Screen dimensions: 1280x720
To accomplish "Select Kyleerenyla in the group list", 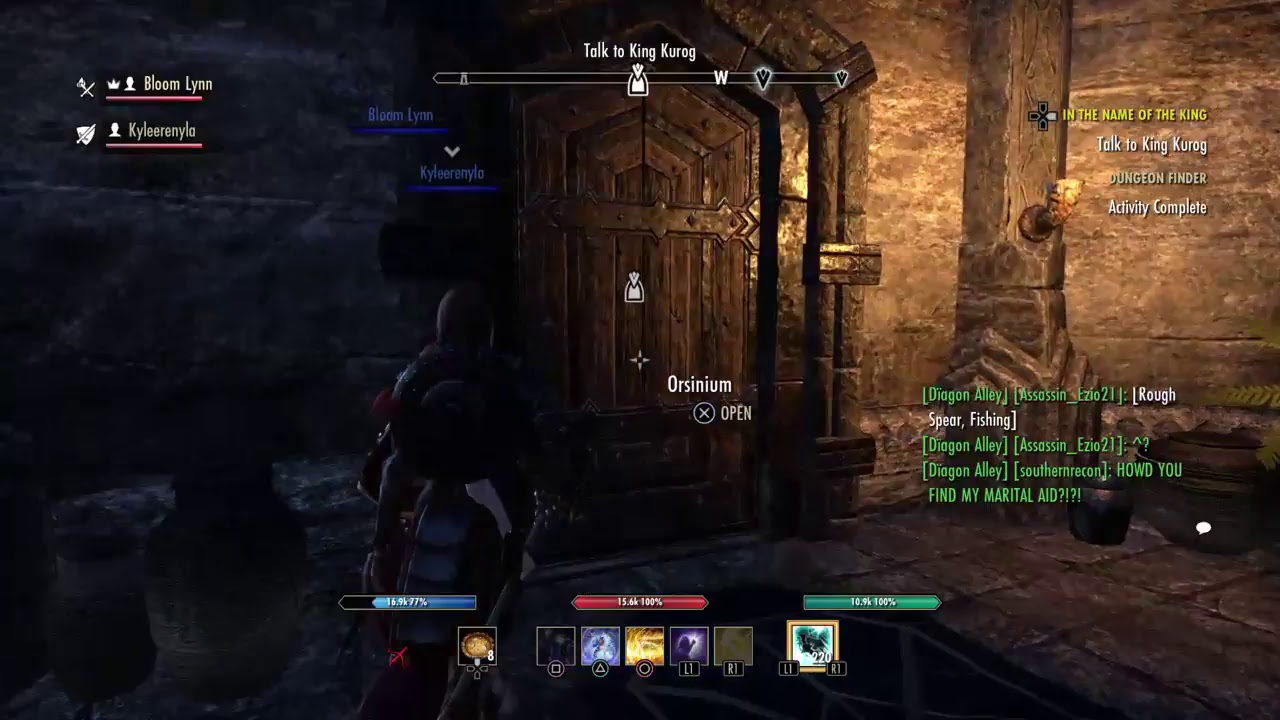I will [161, 131].
